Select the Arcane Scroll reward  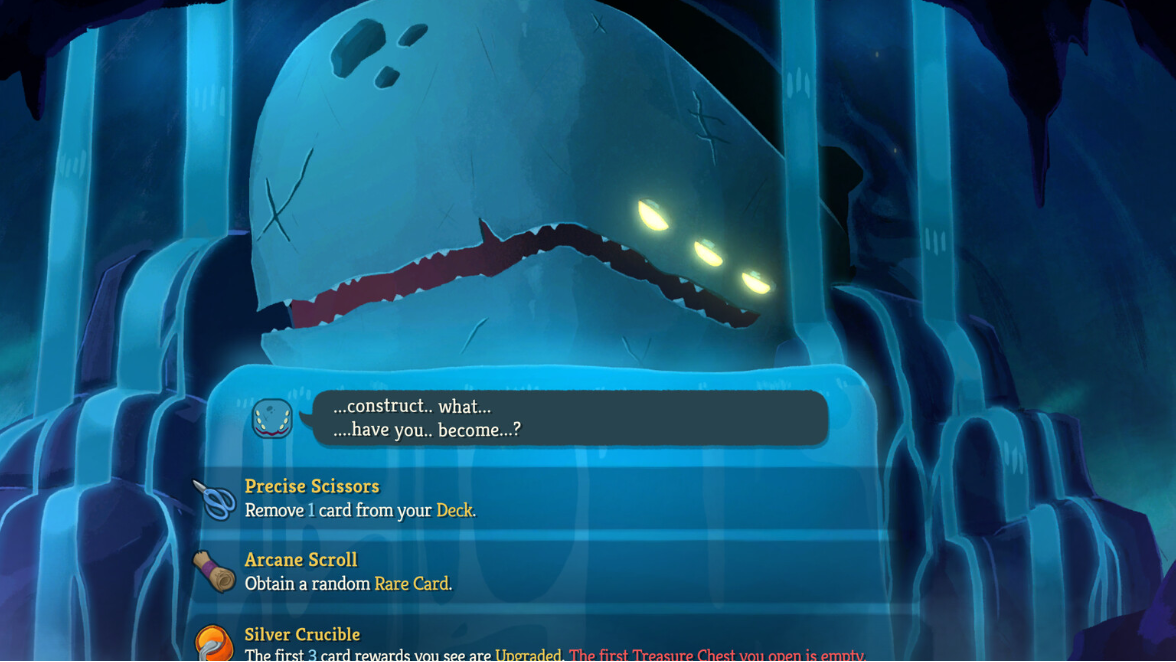tap(540, 571)
